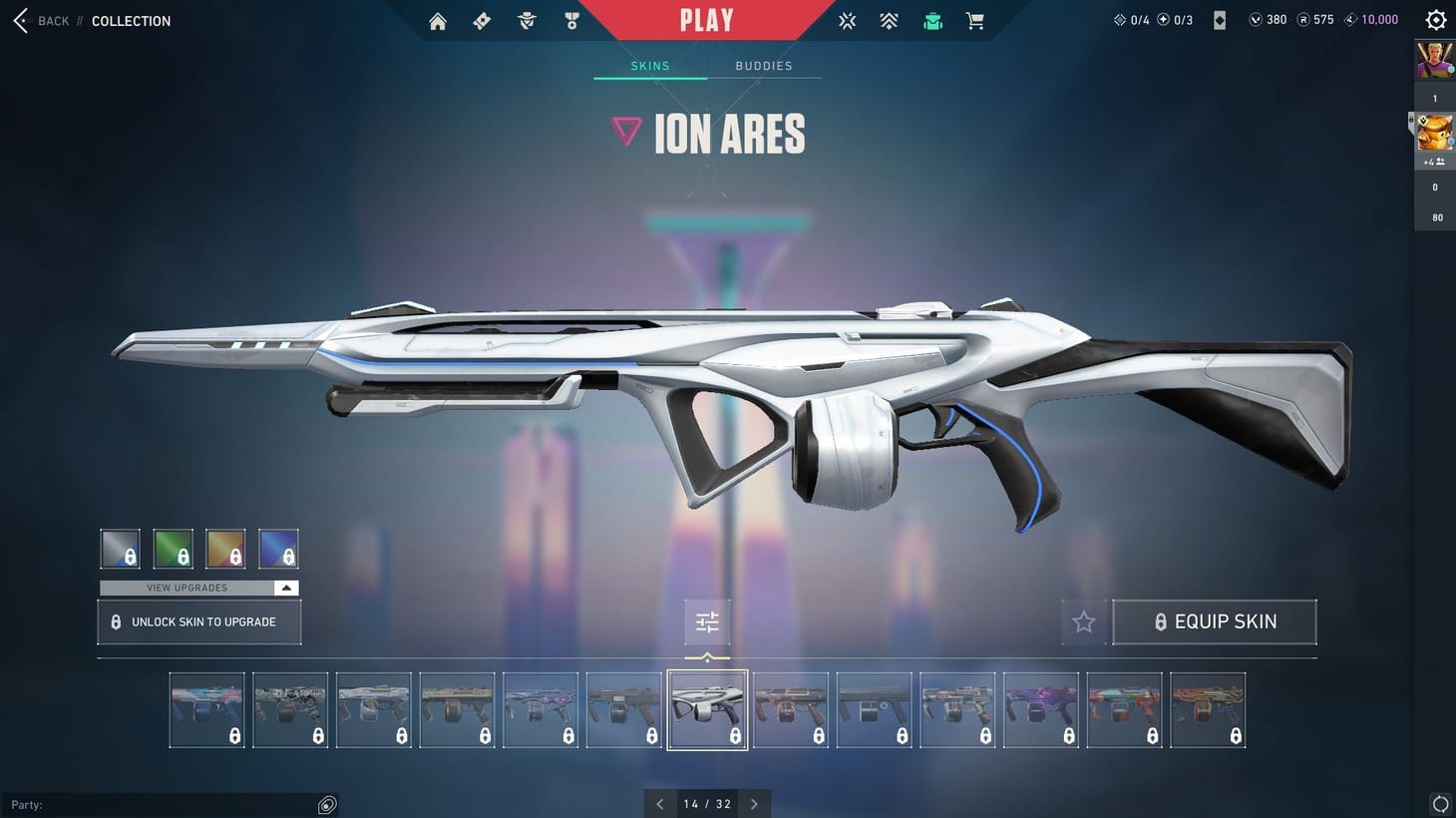Switch to the Skins tab
Screen dimensions: 1456x818
click(x=649, y=66)
